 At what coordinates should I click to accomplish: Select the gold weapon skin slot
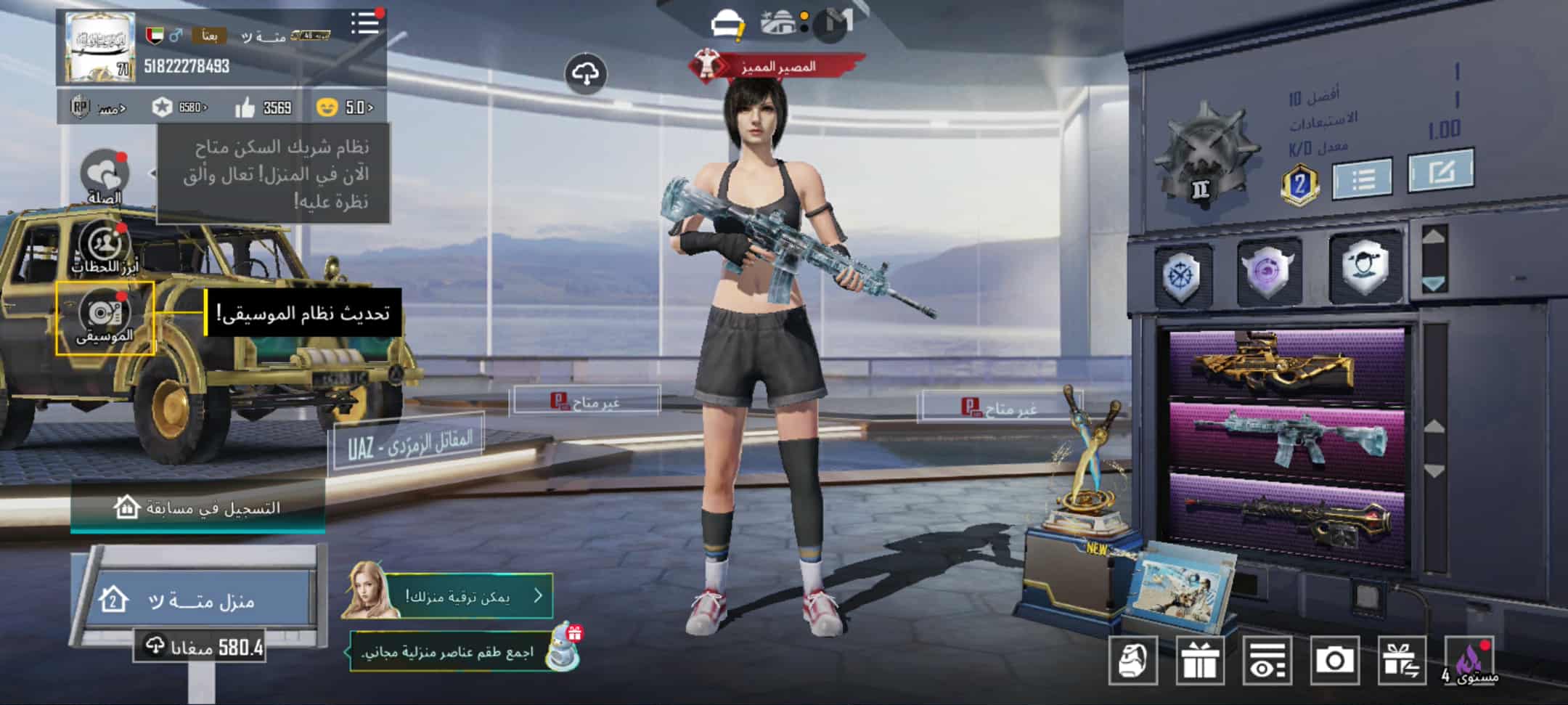(1286, 364)
